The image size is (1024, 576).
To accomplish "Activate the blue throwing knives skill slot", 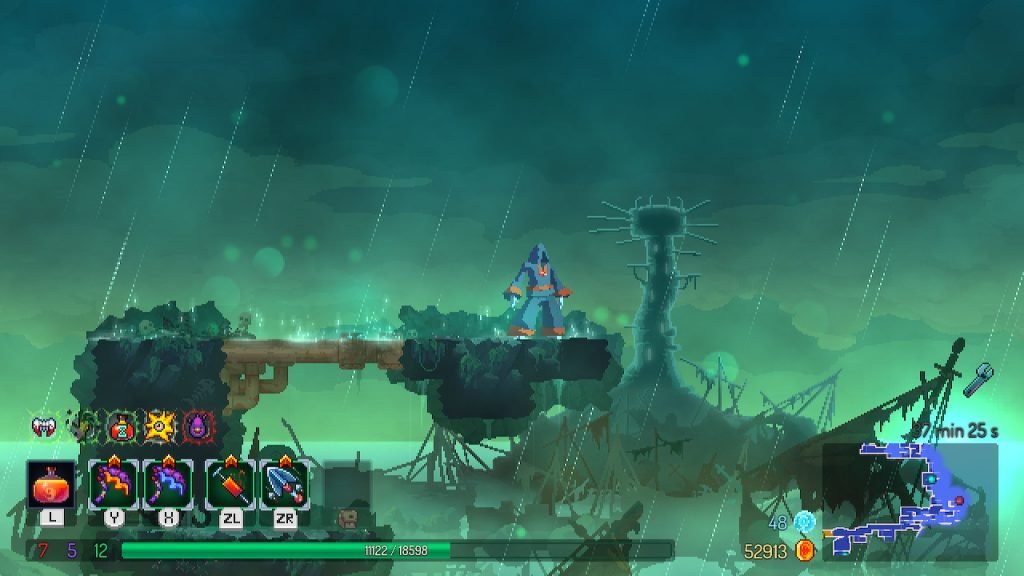I will coord(285,485).
